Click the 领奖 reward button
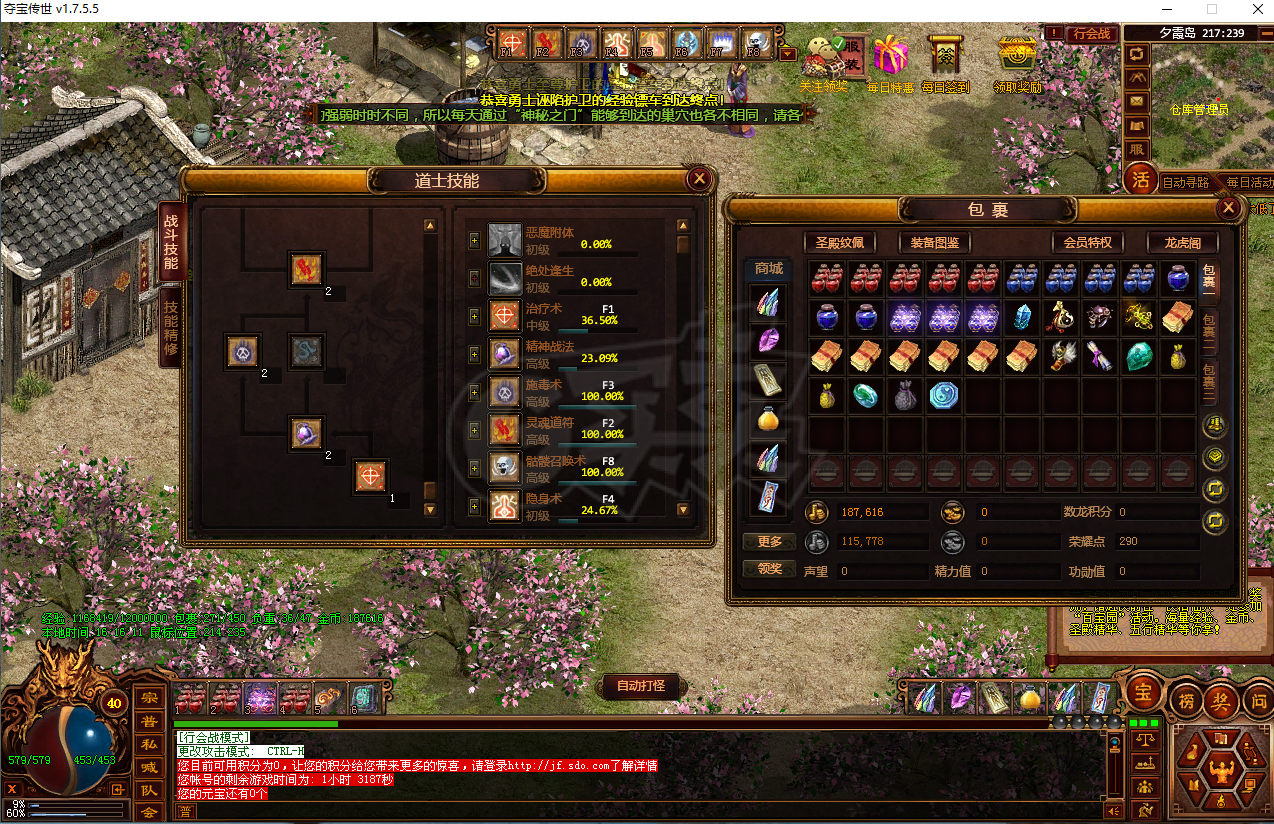The width and height of the screenshot is (1274, 824). 770,568
